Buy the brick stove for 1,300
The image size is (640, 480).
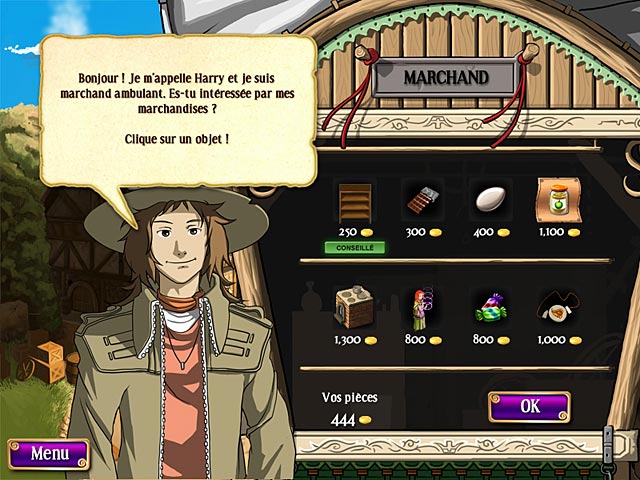(x=353, y=307)
